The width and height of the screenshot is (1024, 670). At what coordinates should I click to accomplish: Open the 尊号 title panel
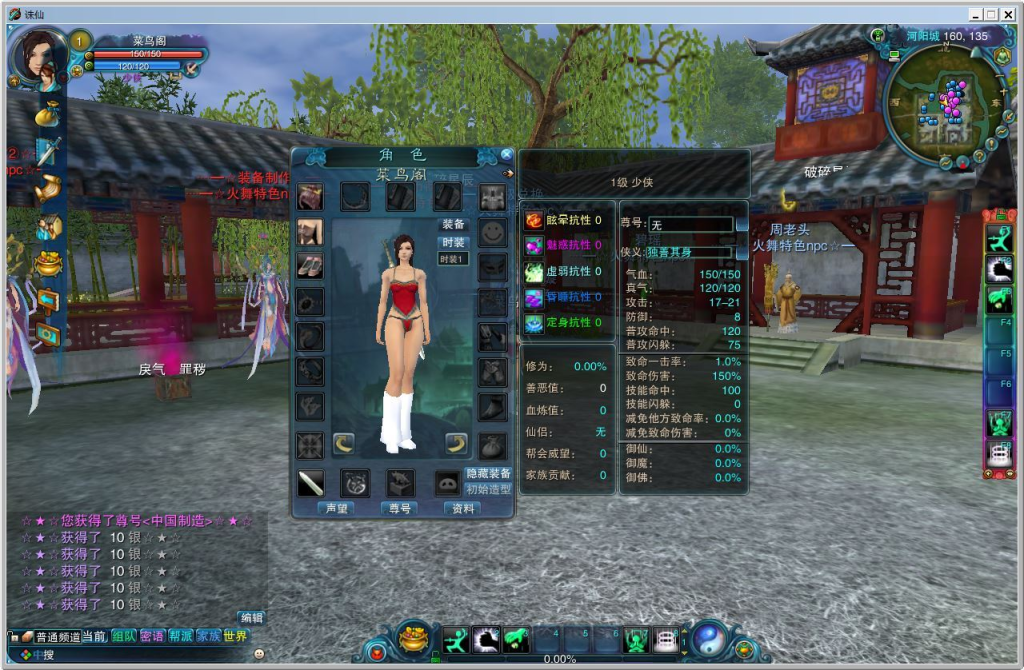(399, 508)
